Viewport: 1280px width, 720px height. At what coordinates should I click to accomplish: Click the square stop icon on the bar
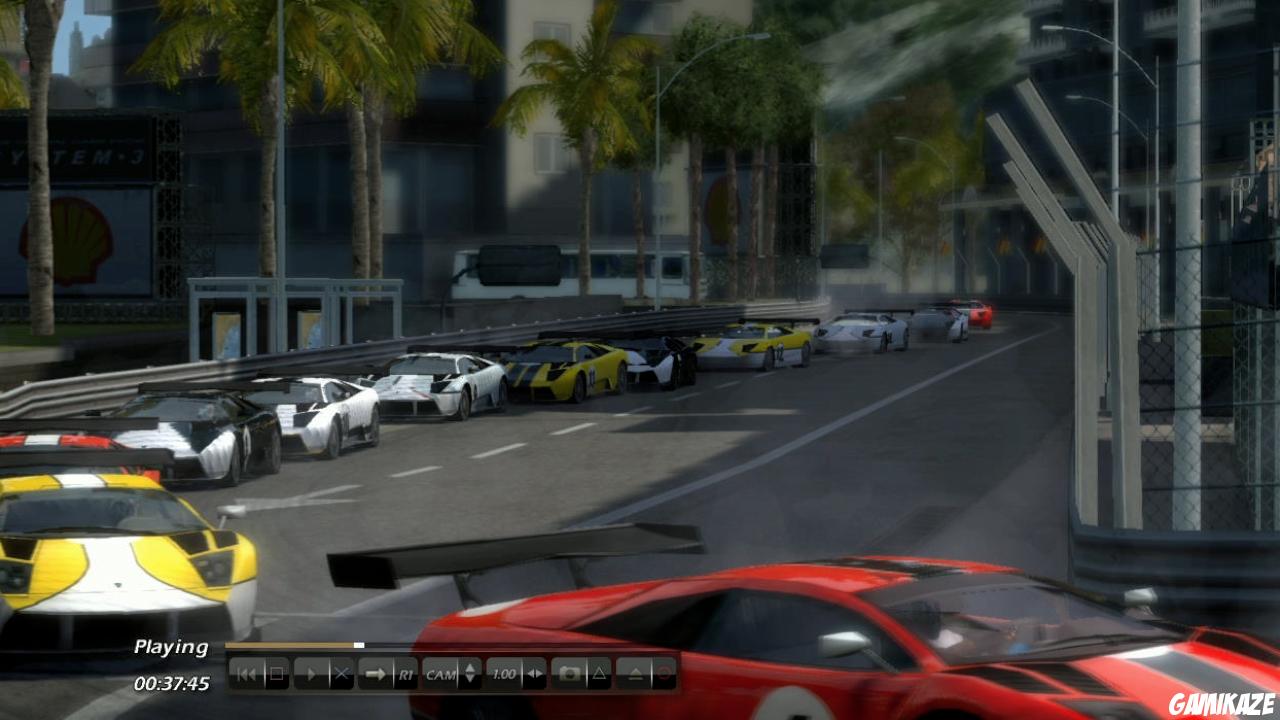[279, 673]
